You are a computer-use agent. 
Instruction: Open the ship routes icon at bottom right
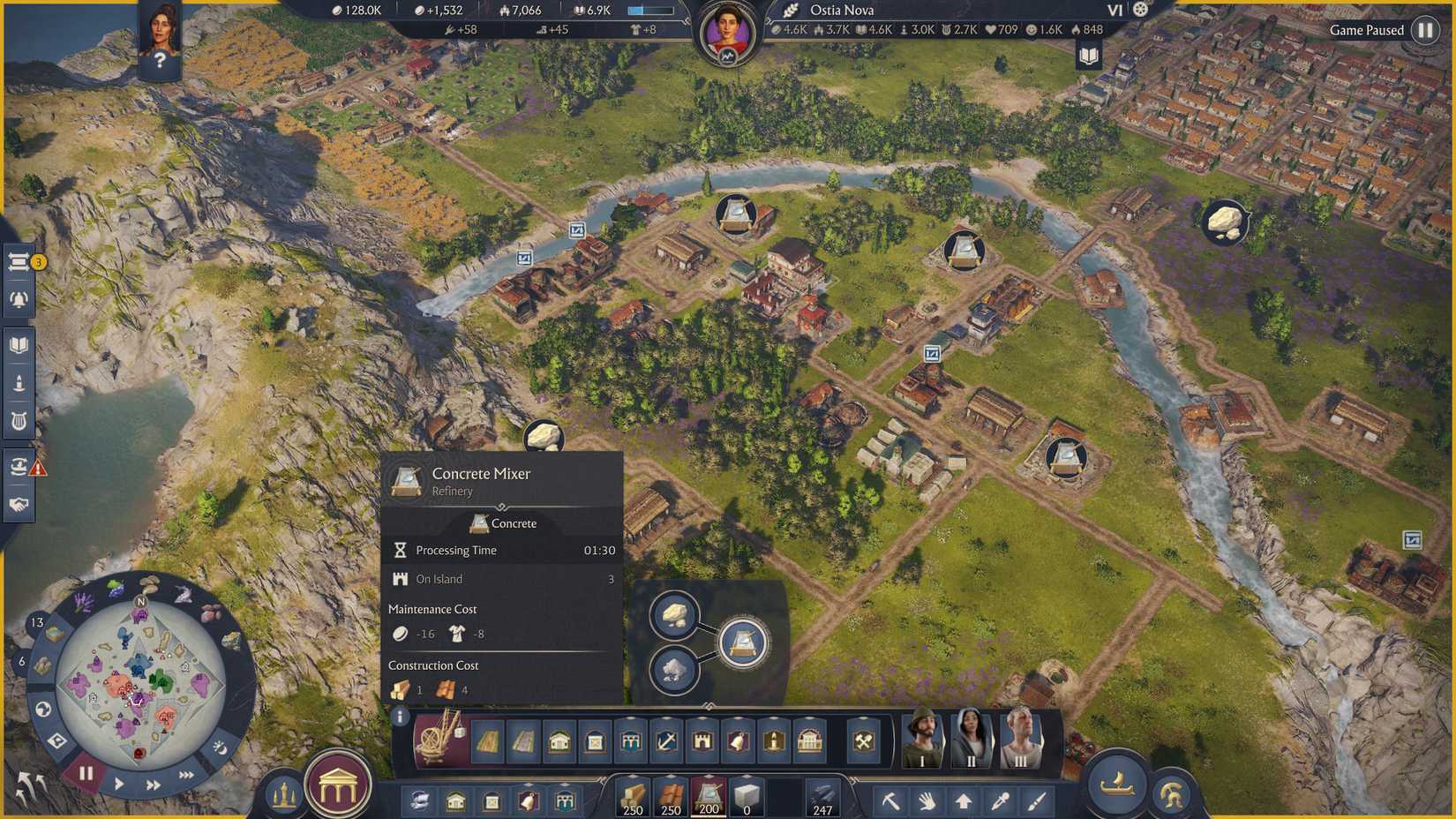tap(1116, 785)
